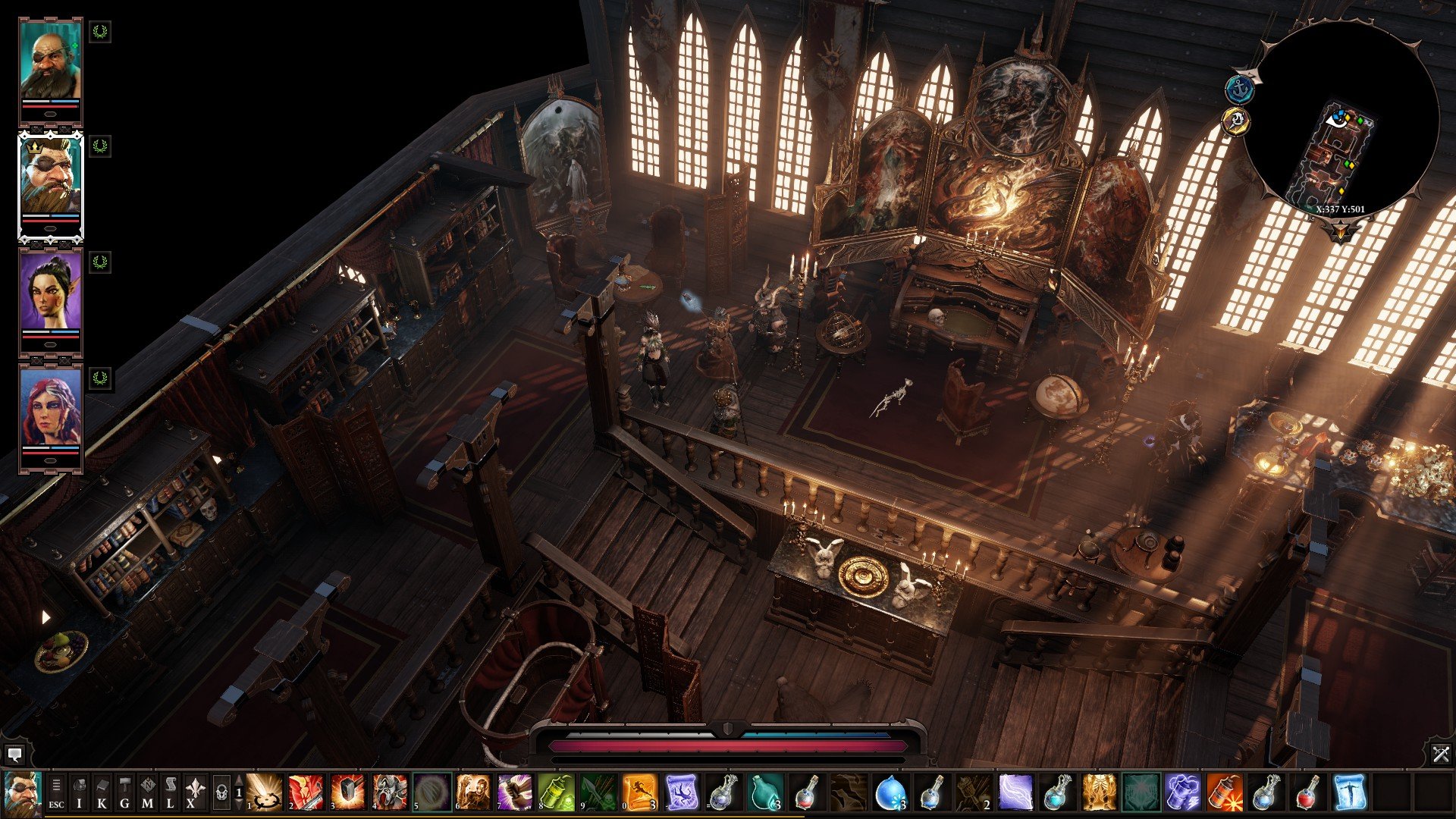This screenshot has width=1456, height=819.
Task: Open the crafting hammer icon
Action: tap(124, 793)
